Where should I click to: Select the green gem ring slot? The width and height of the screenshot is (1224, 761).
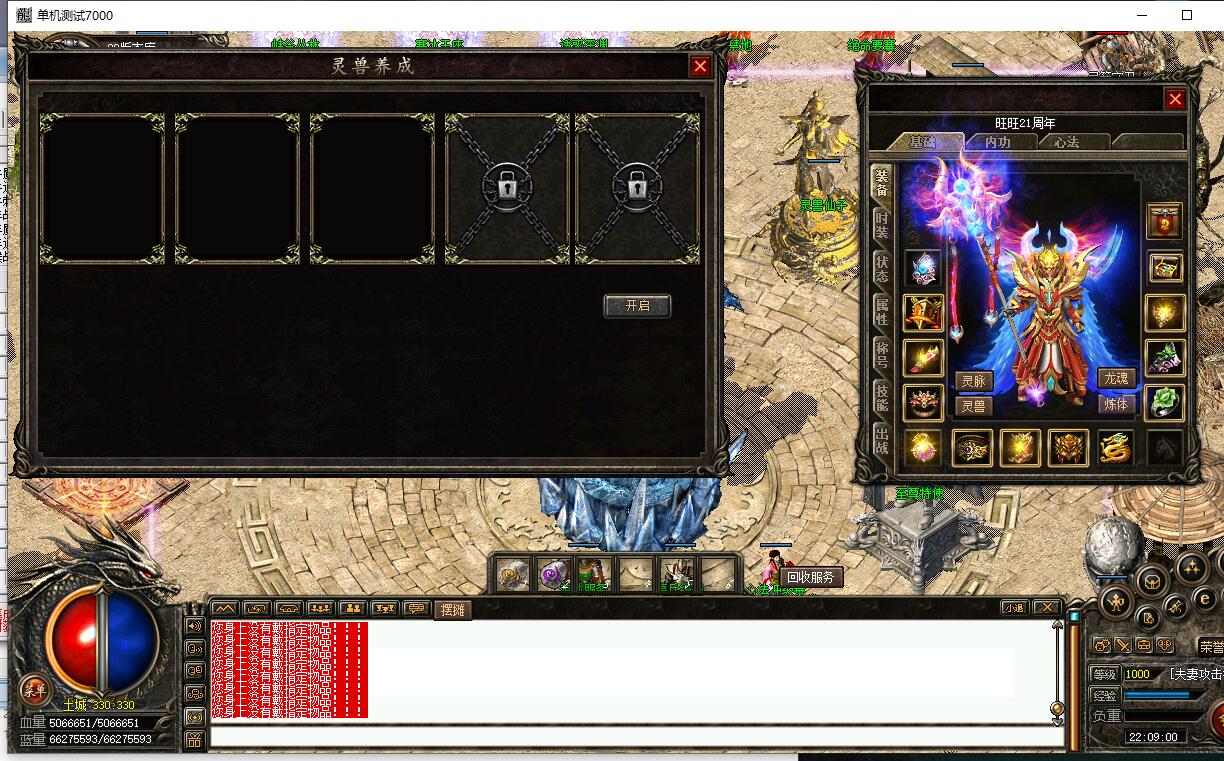tap(1164, 401)
